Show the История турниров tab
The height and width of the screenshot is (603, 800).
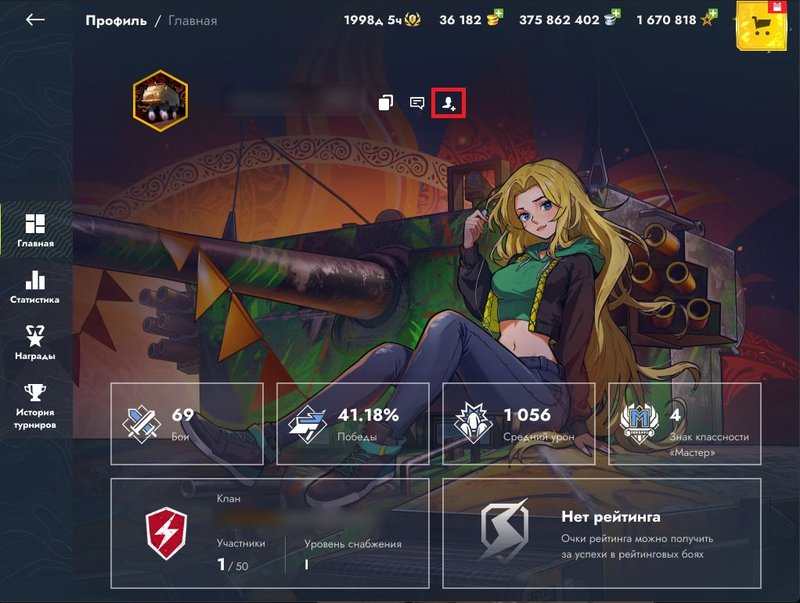(35, 405)
